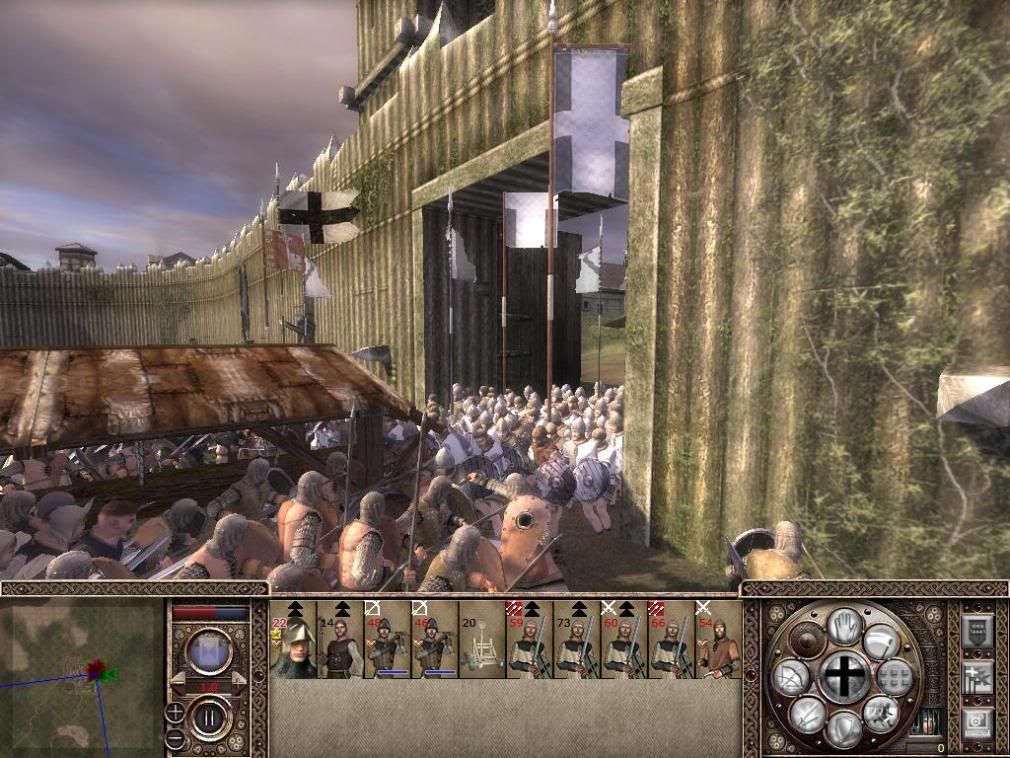This screenshot has width=1010, height=758.
Task: Select the unit card showing 14 men
Action: pos(340,641)
